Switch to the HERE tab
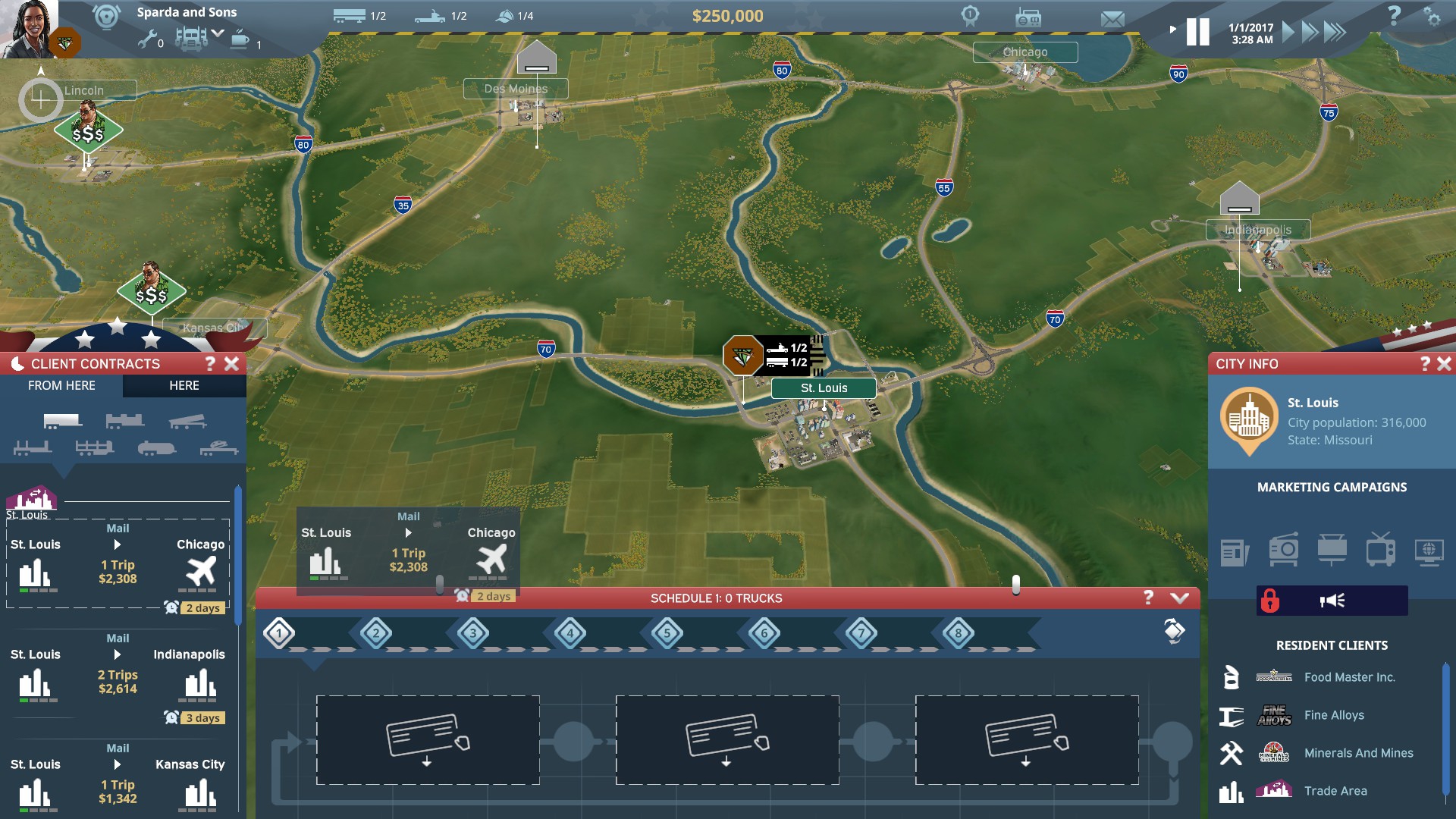1456x819 pixels. [x=184, y=386]
